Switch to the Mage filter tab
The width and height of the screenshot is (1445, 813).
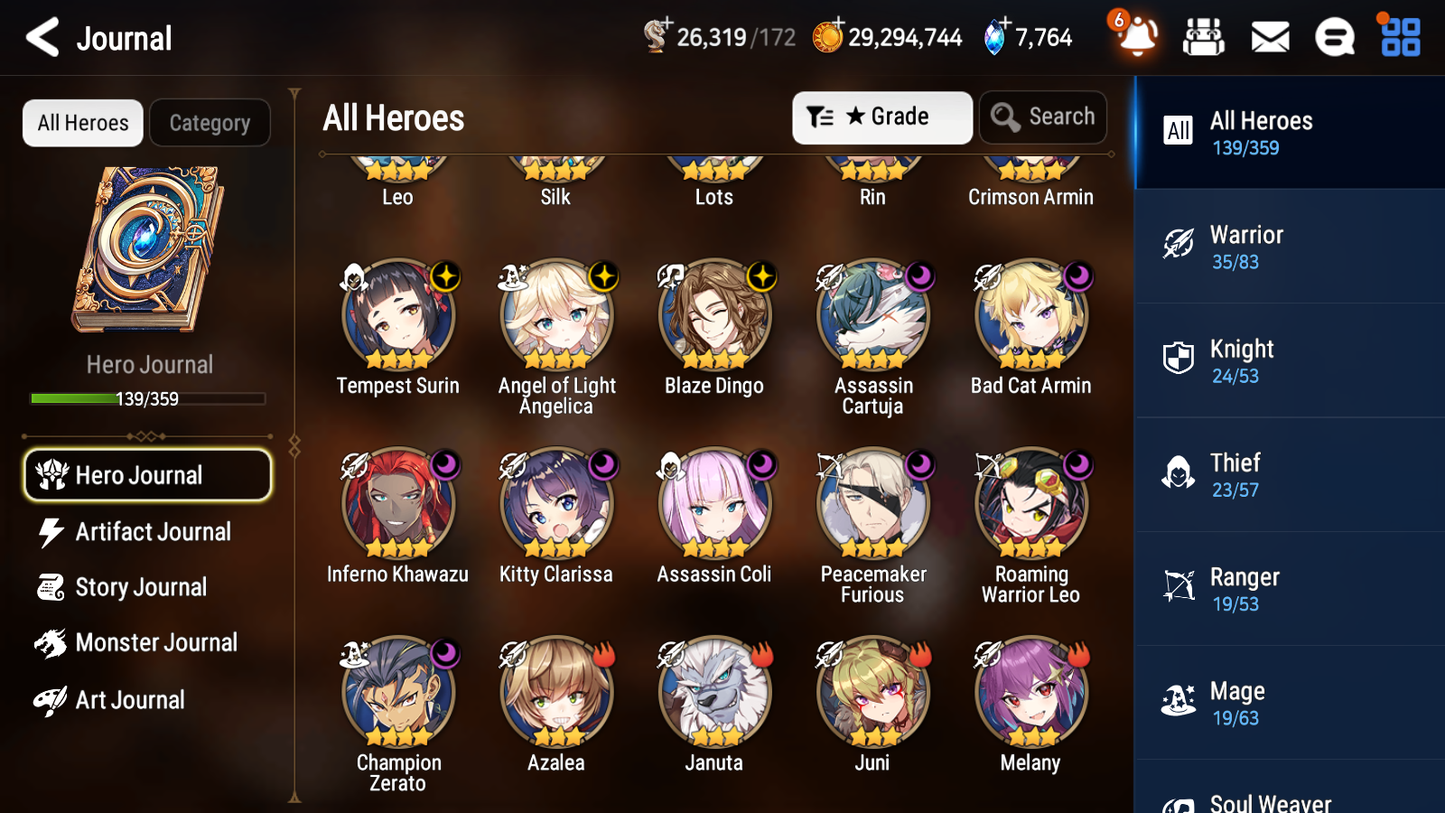pyautogui.click(x=1178, y=702)
